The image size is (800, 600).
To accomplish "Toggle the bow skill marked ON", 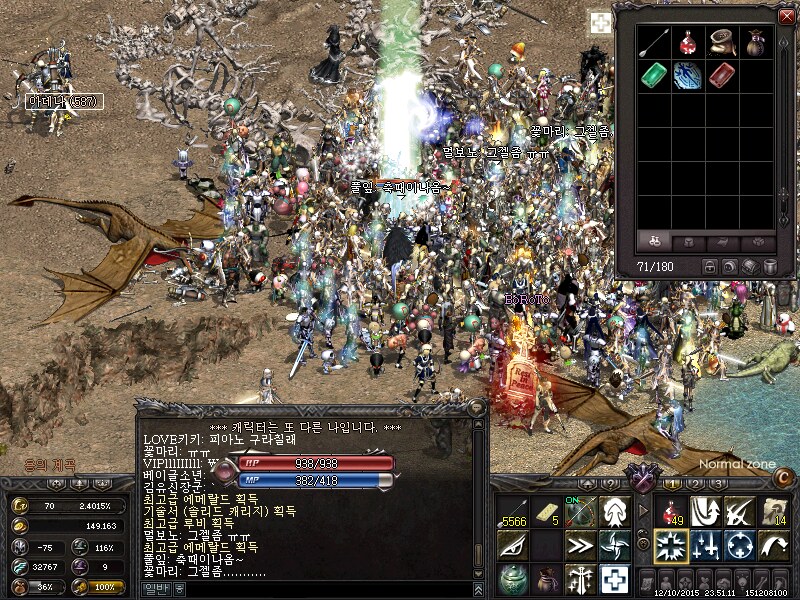I will 579,512.
